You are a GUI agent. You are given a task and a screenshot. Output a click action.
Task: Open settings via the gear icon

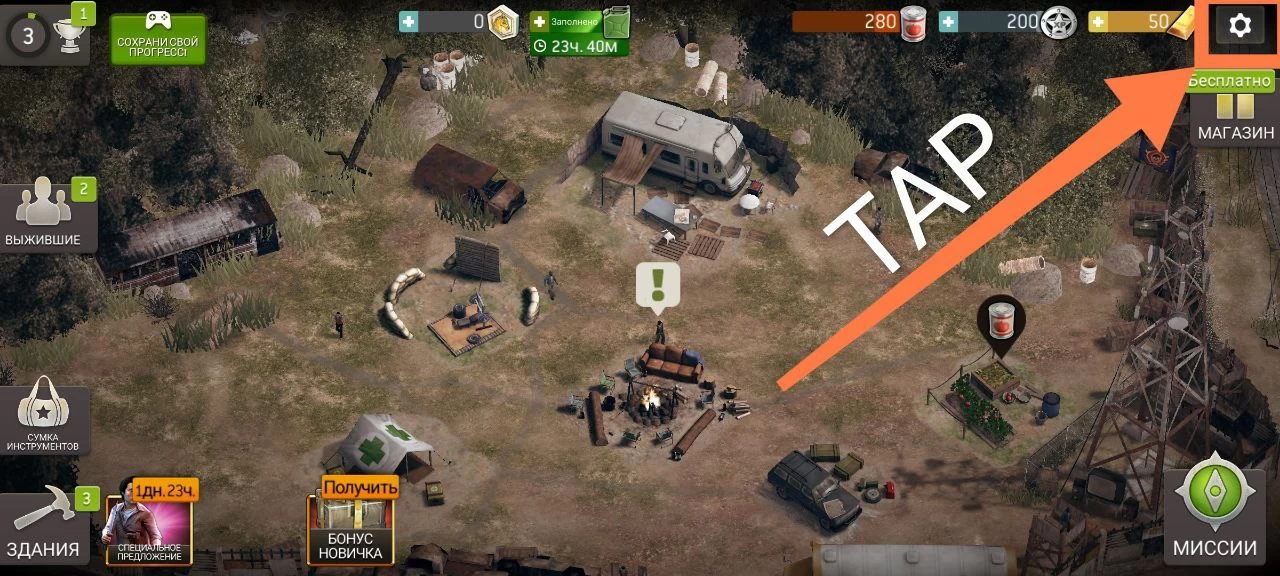point(1239,26)
